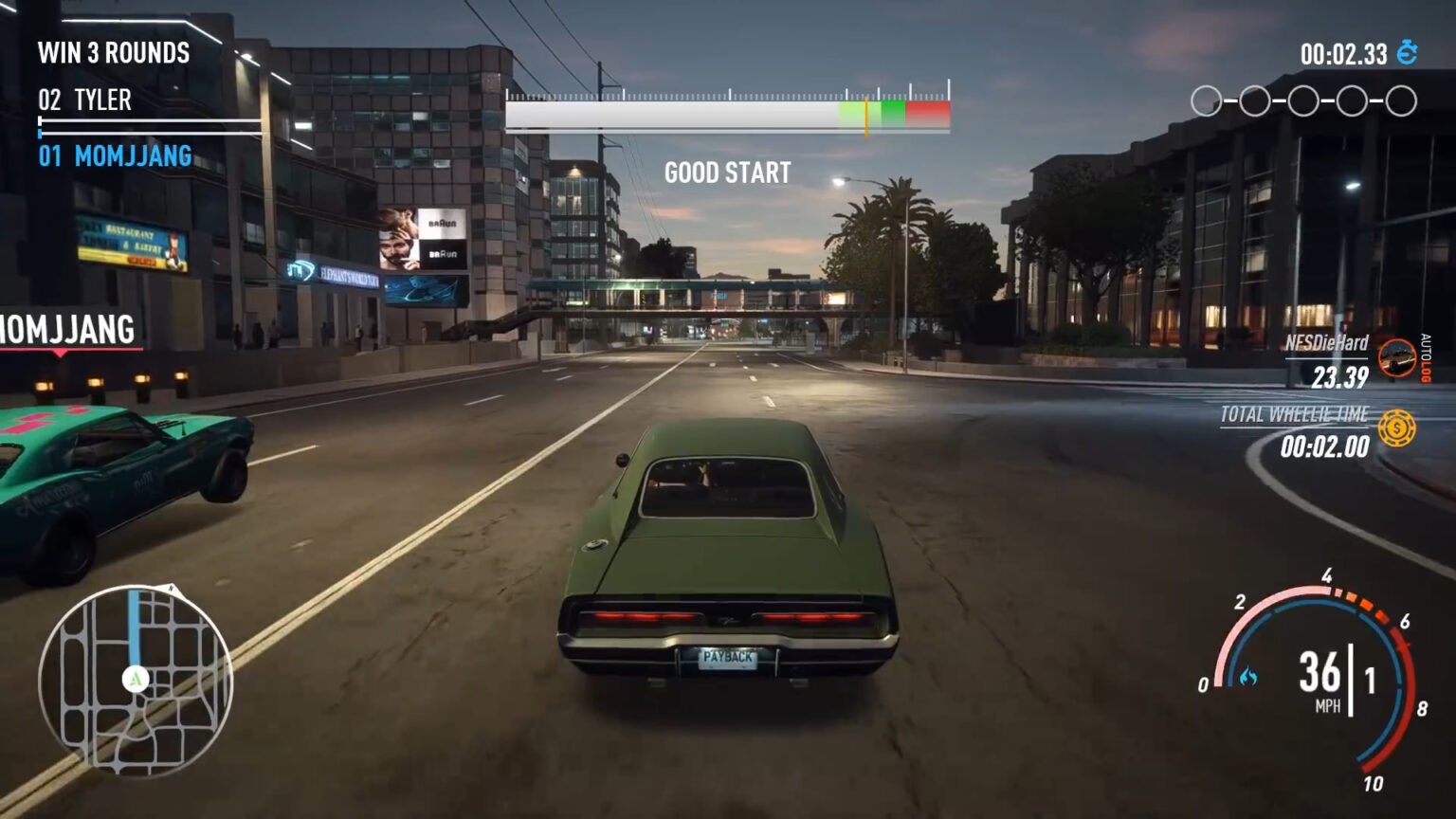Click the MOMJJANG nameplate banner over the rival car
This screenshot has width=1456, height=819.
point(66,331)
